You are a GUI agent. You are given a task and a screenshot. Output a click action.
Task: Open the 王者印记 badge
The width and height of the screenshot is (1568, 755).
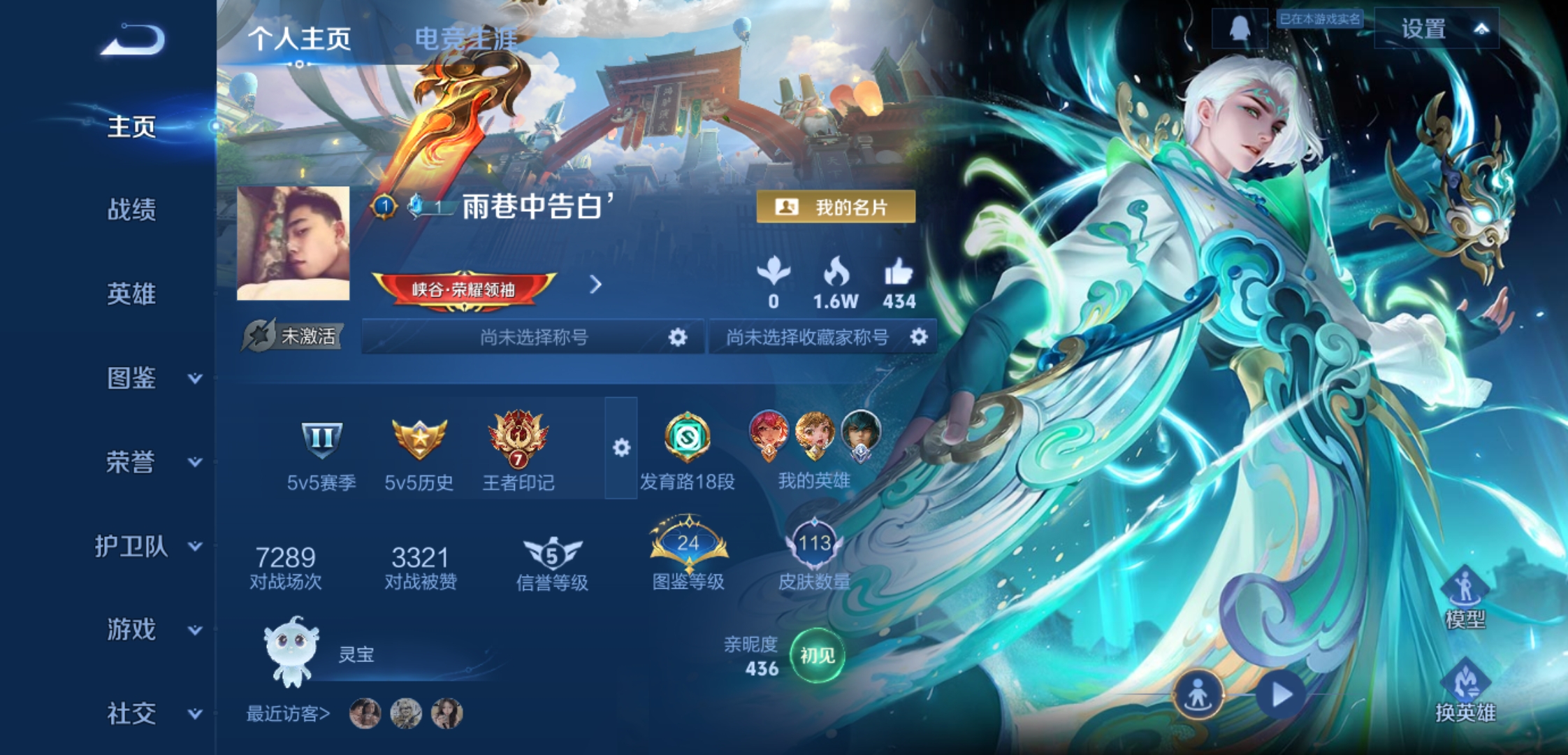point(518,452)
